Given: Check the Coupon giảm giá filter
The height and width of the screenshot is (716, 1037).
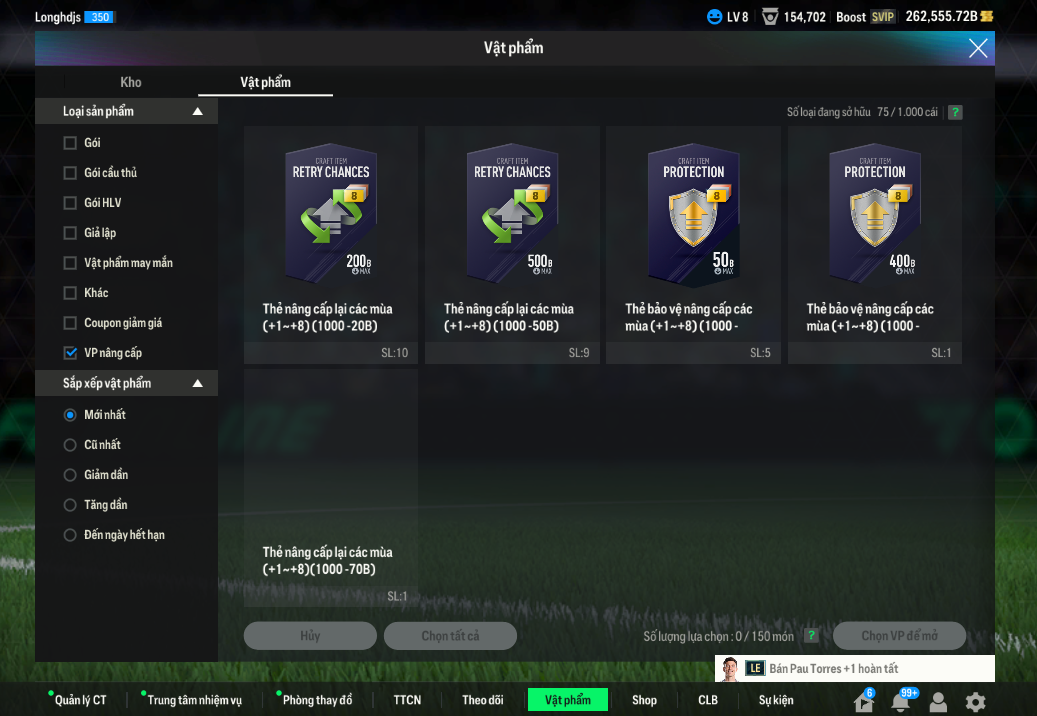Looking at the screenshot, I should pyautogui.click(x=70, y=323).
